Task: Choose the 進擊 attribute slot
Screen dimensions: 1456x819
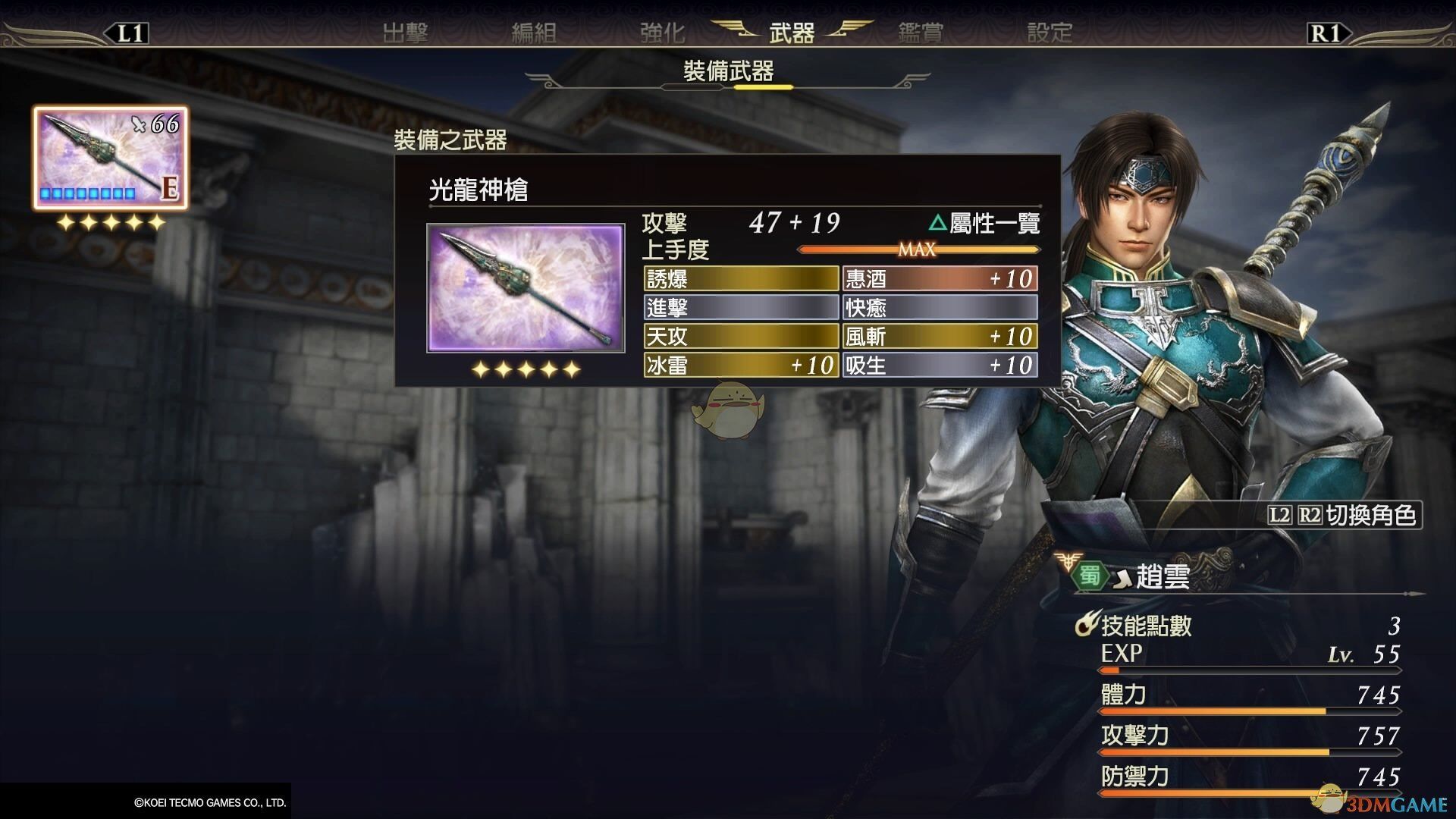Action: coord(741,307)
